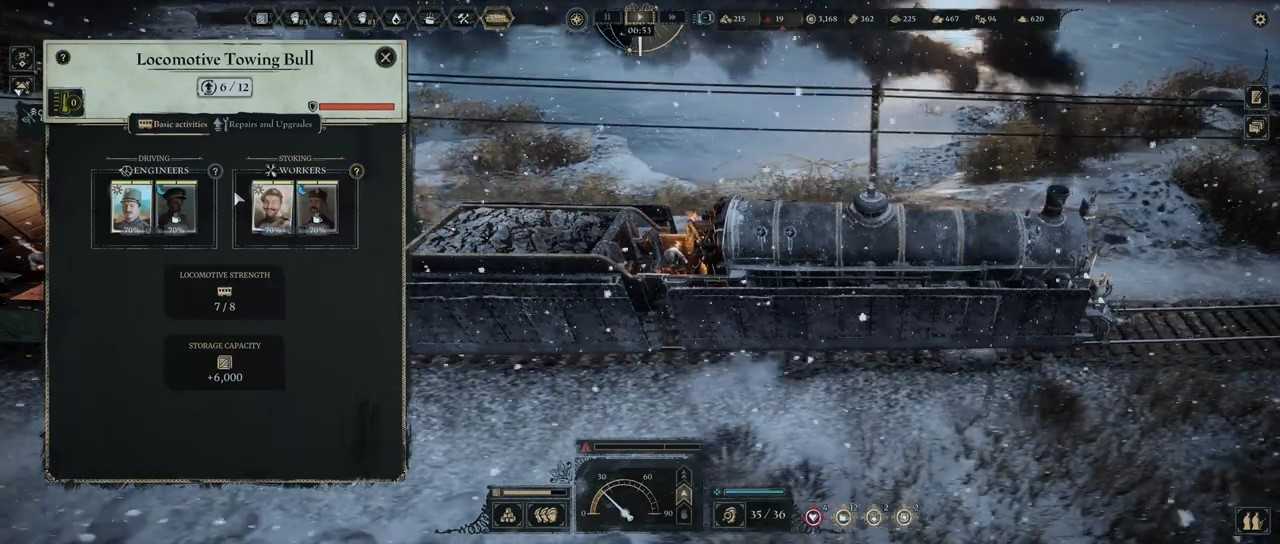The image size is (1280, 544).
Task: Close the Locomotive Towing Bull panel
Action: click(385, 58)
